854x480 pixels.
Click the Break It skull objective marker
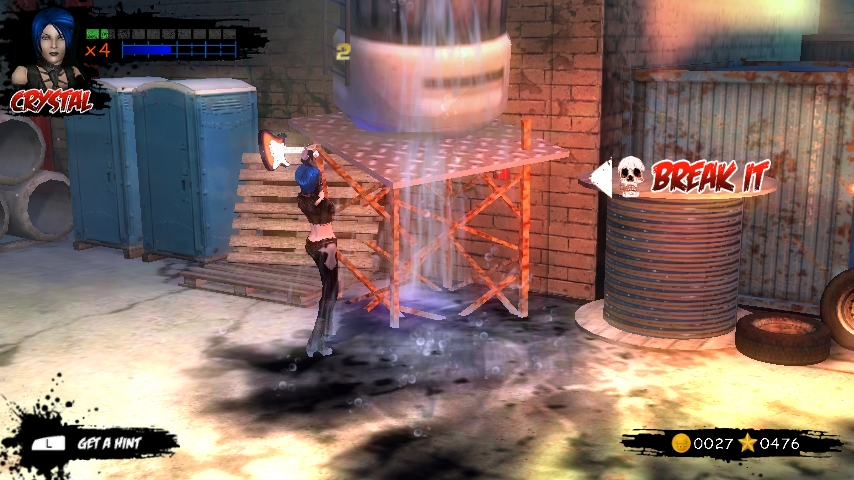(x=629, y=176)
